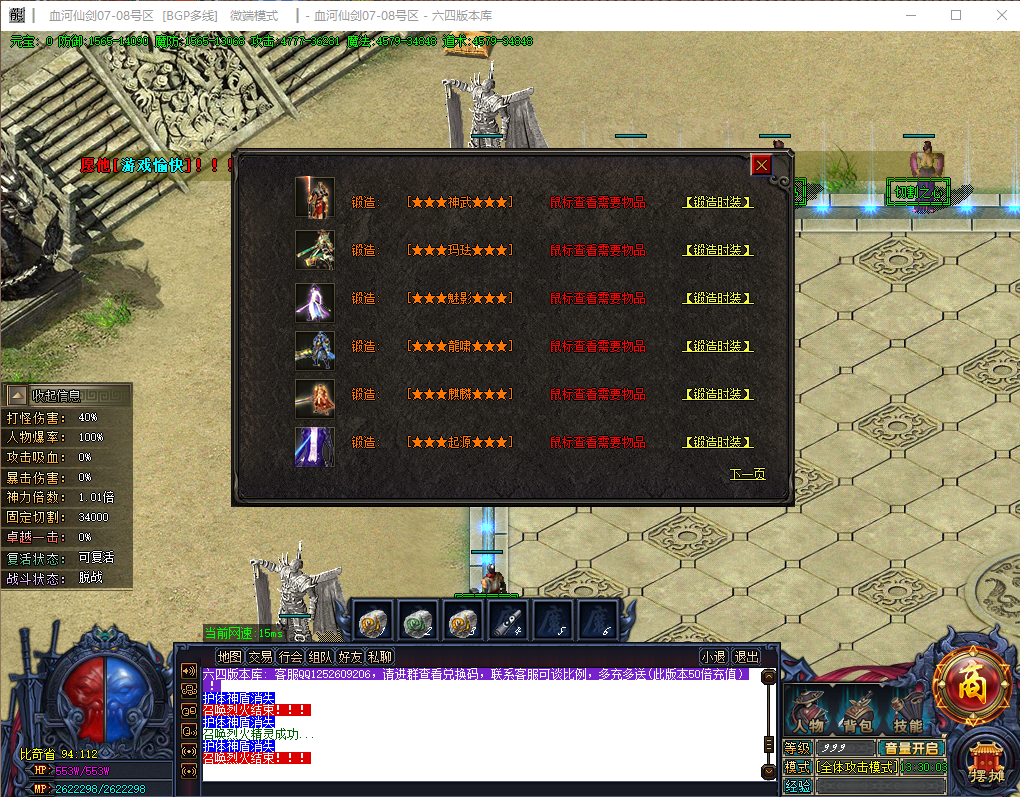Forge the 麒麟 costume via its 锻造时装 link
Viewport: 1020px width, 797px height.
coord(717,394)
